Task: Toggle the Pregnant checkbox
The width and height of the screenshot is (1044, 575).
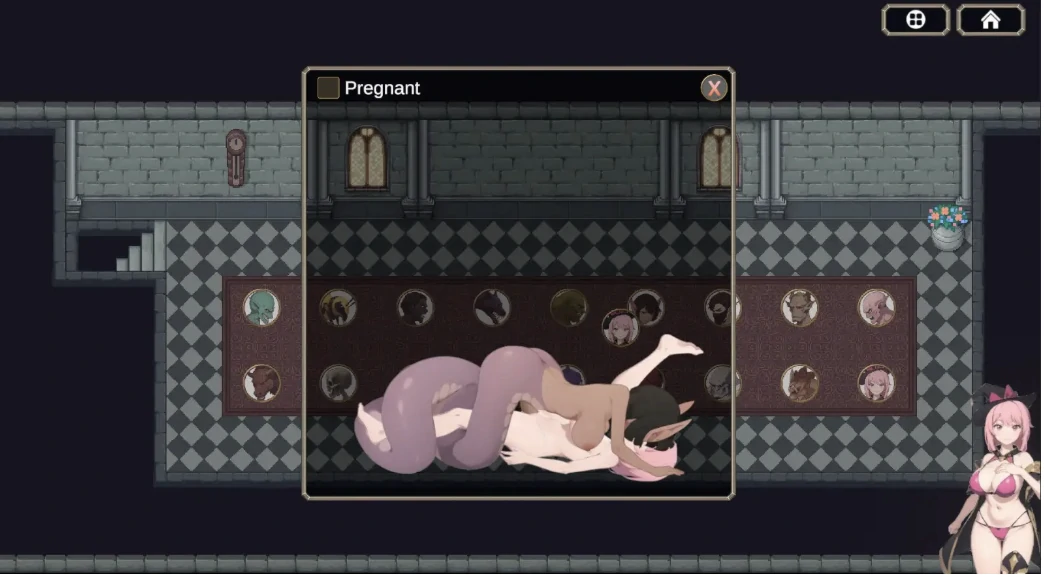Action: (x=328, y=88)
